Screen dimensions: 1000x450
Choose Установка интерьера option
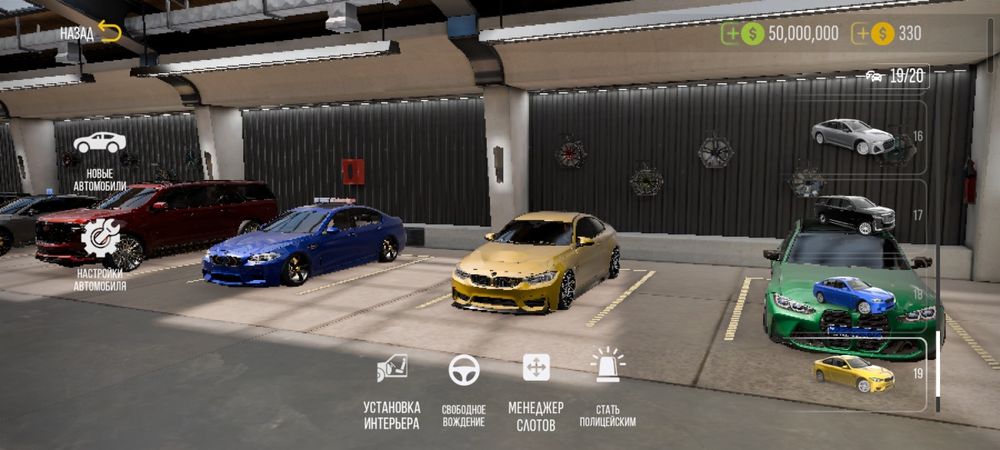[392, 389]
